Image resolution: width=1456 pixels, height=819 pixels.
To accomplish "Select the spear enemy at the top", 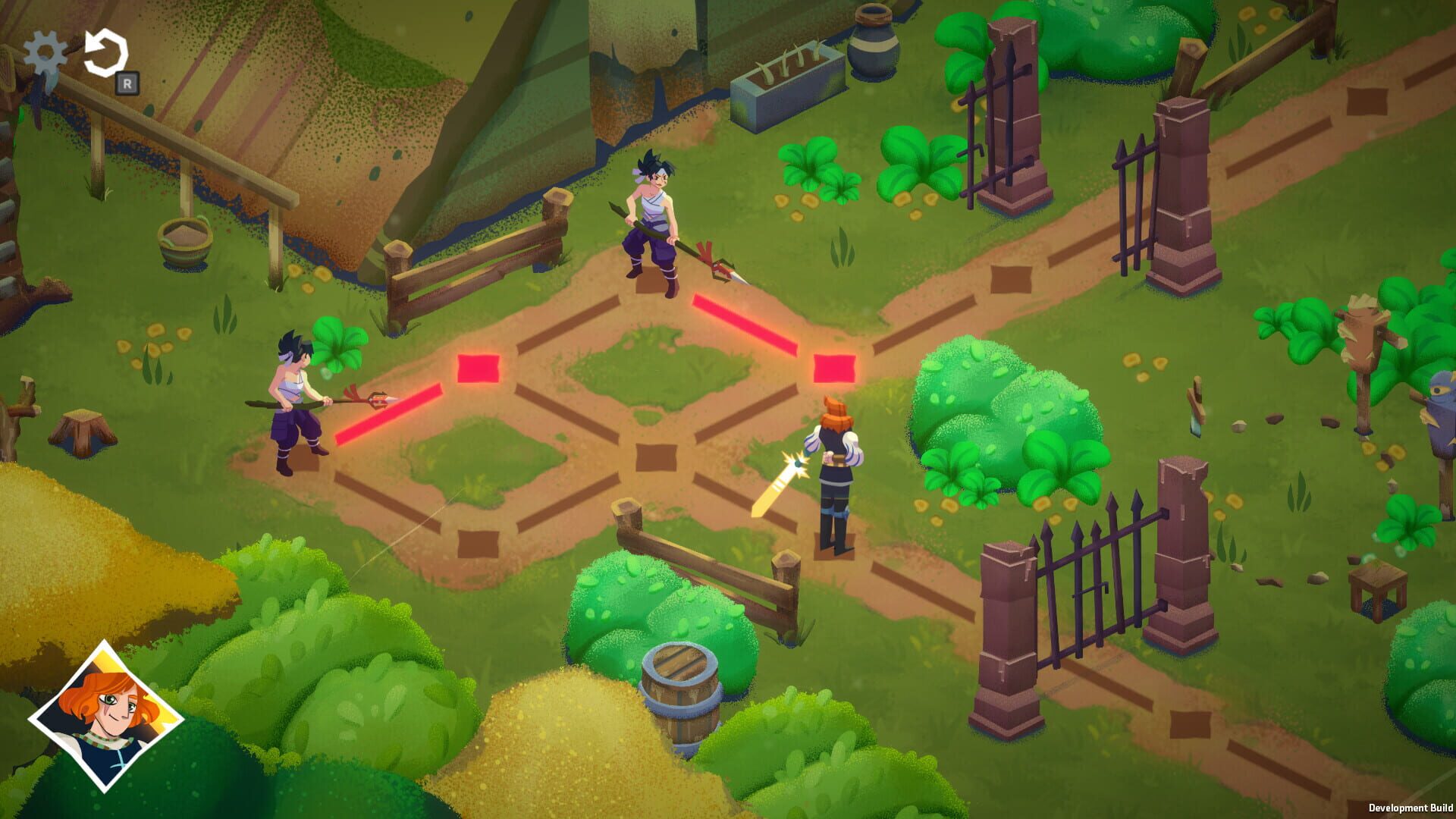I will pos(654,220).
